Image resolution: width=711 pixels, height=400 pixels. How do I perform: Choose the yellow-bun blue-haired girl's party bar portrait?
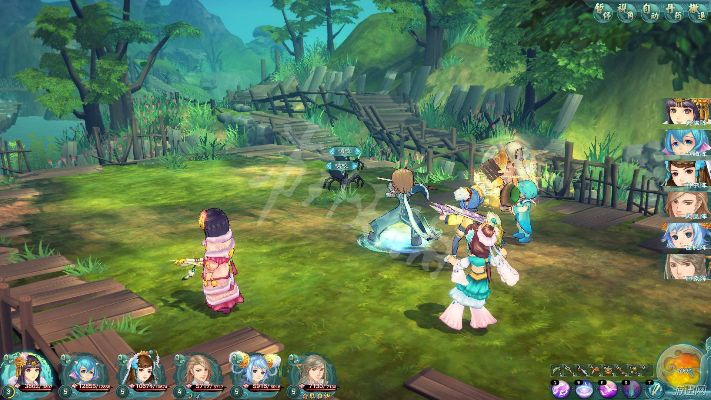point(255,371)
